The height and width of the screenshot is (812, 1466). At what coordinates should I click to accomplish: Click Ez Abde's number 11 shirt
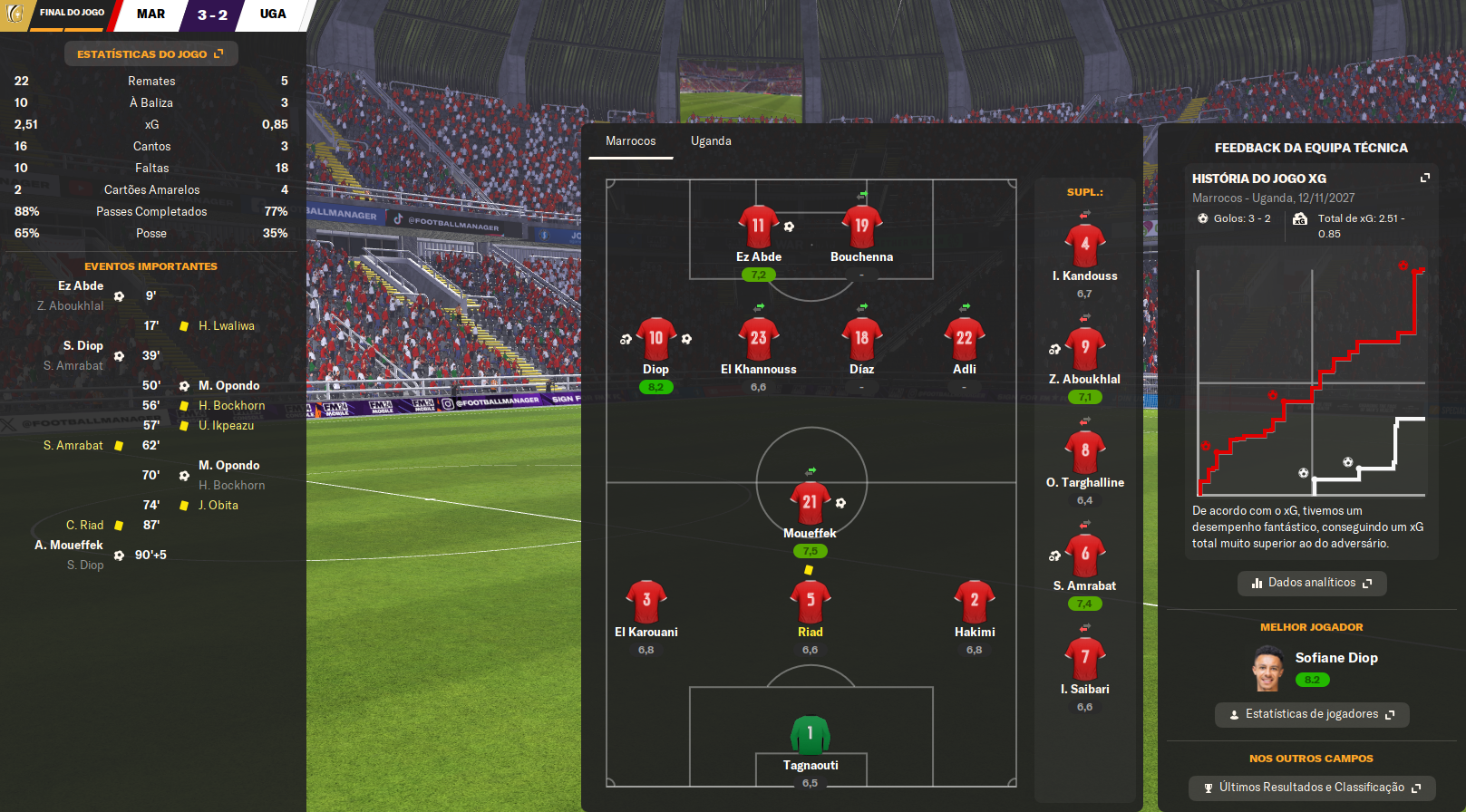(x=758, y=227)
